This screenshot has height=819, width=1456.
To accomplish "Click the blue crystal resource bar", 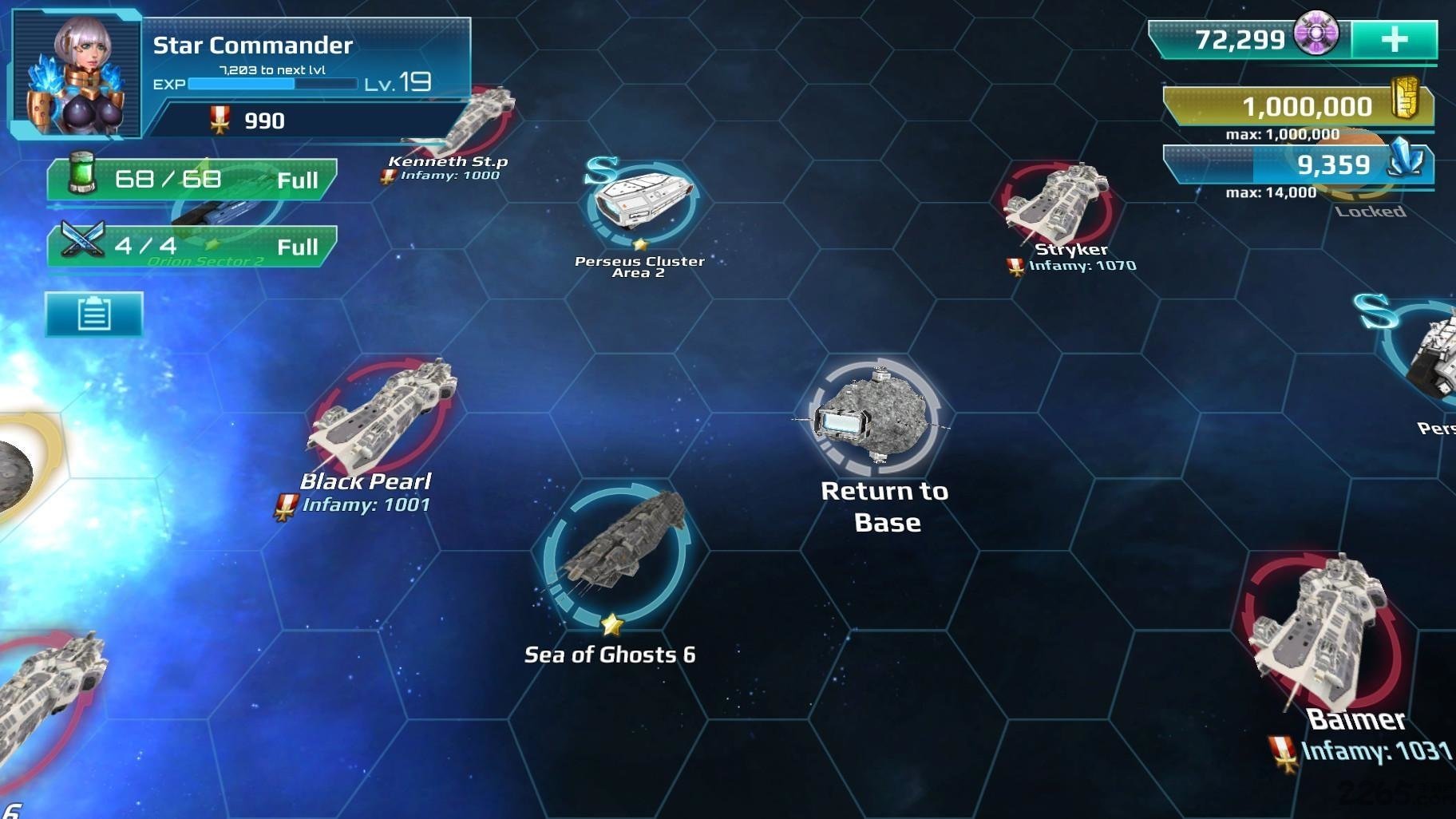I will tap(1298, 165).
